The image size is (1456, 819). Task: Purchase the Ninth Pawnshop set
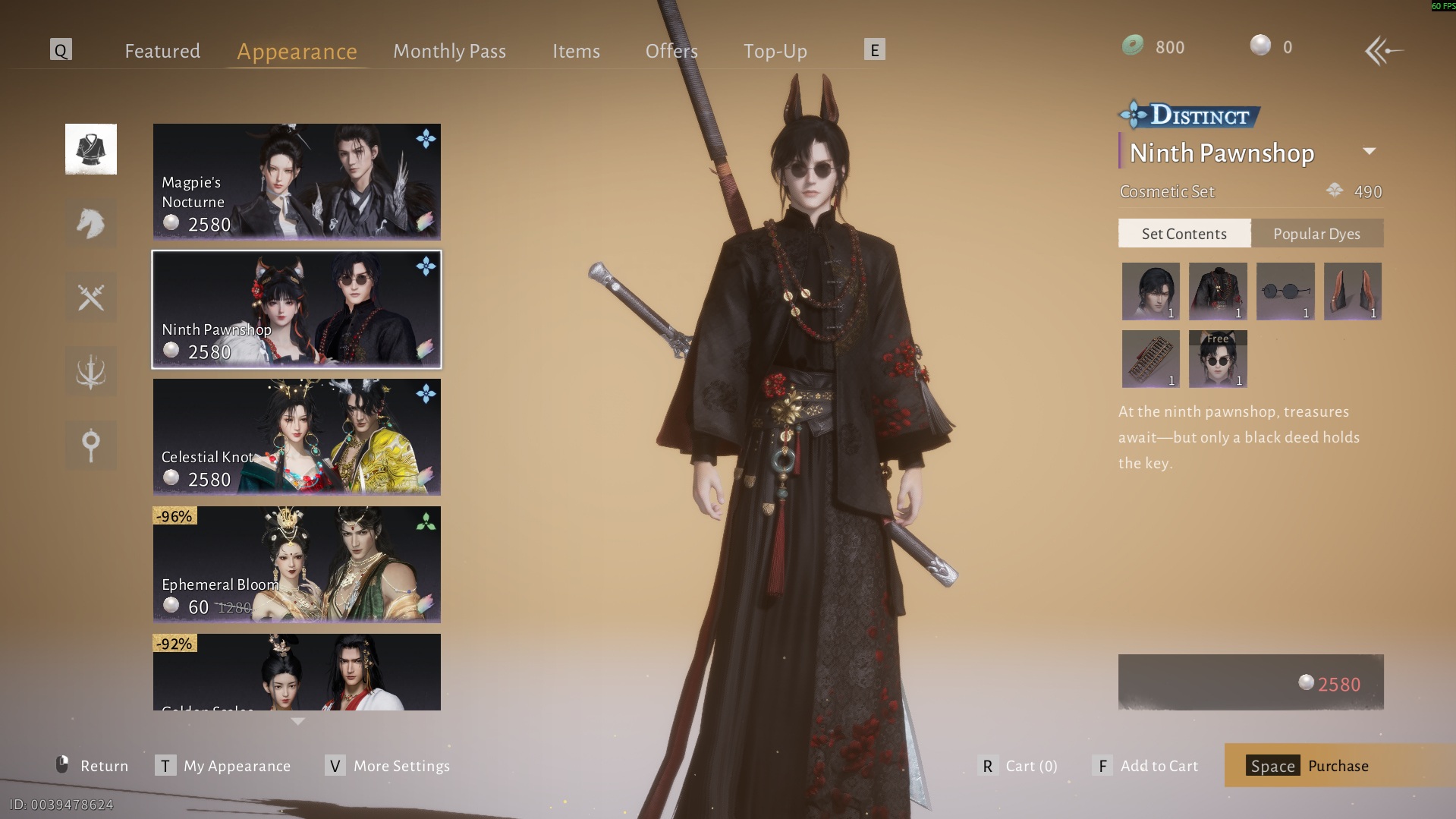1309,766
